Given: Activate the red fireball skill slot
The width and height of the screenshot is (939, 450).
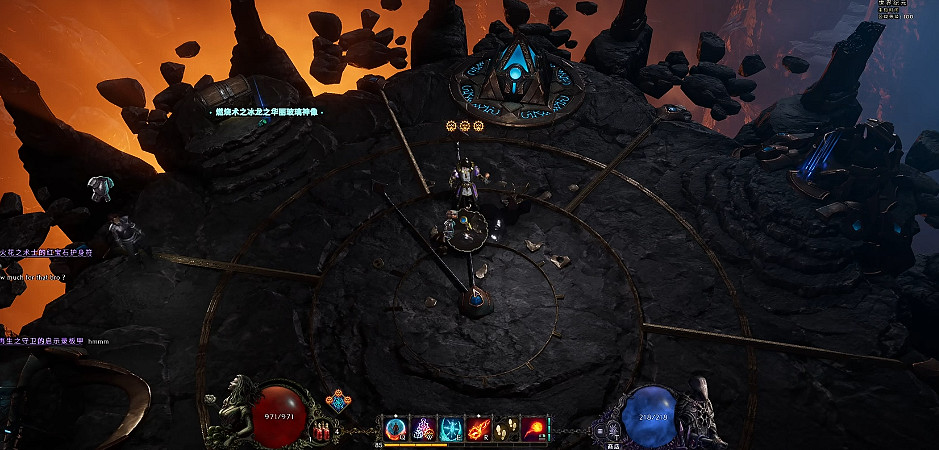Looking at the screenshot, I should click(x=535, y=430).
